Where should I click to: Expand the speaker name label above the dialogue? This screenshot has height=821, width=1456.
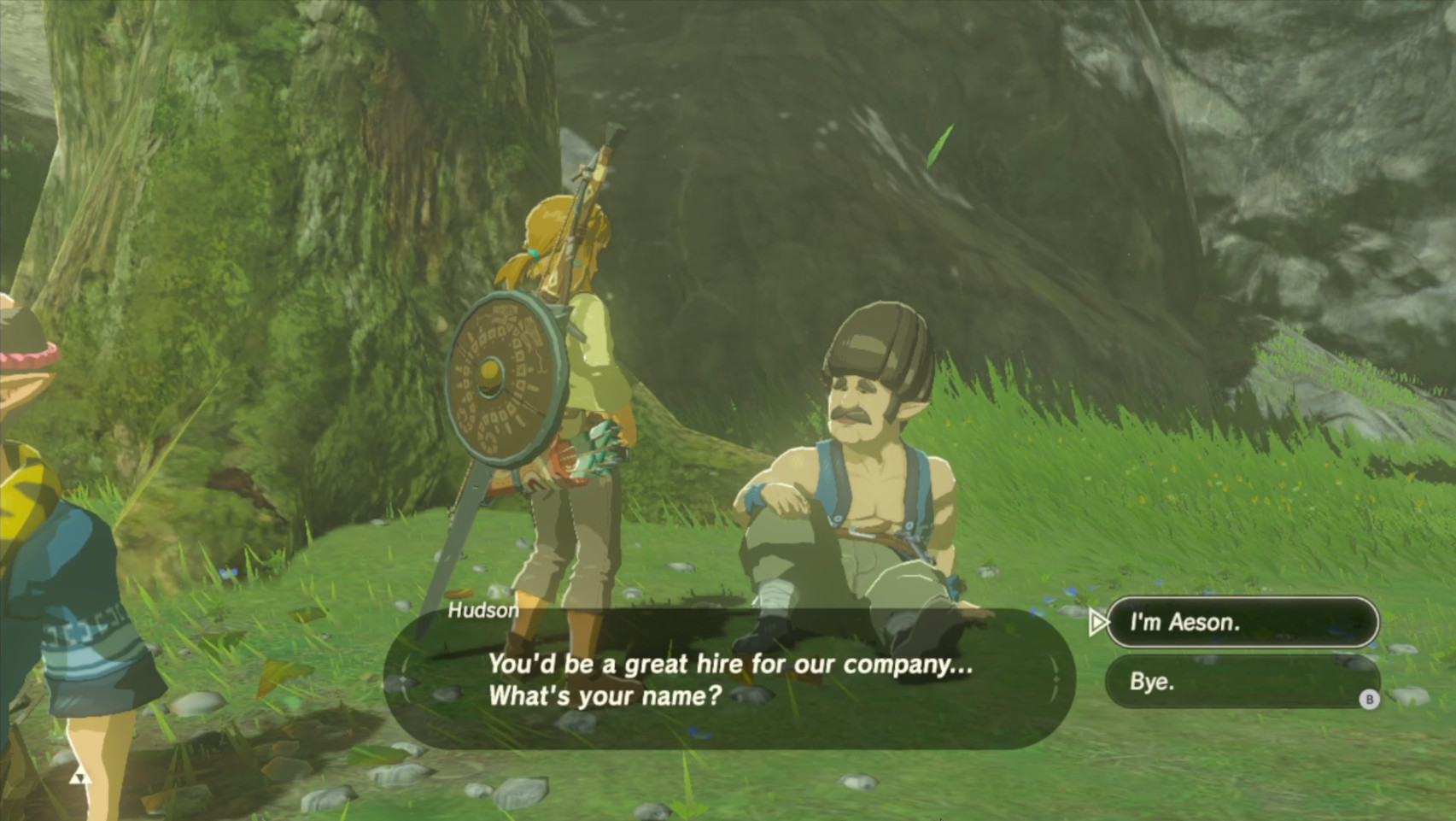pyautogui.click(x=483, y=610)
